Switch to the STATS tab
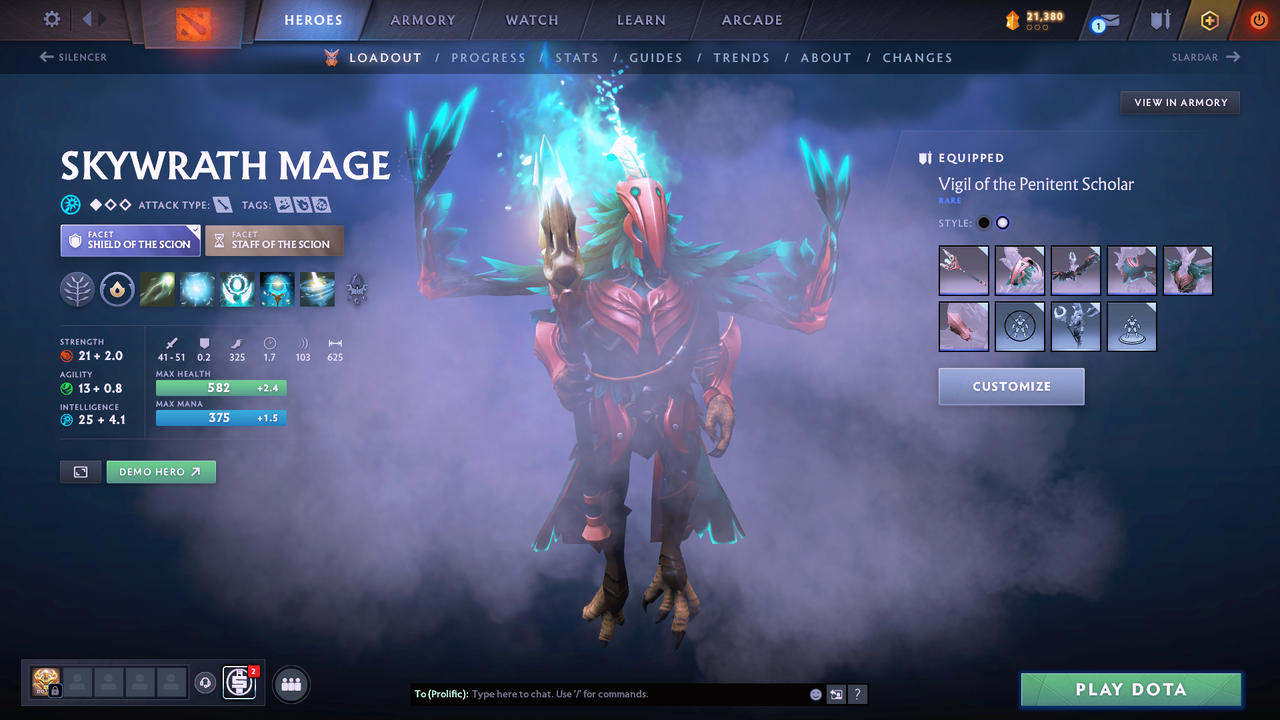This screenshot has width=1280, height=720. click(577, 57)
